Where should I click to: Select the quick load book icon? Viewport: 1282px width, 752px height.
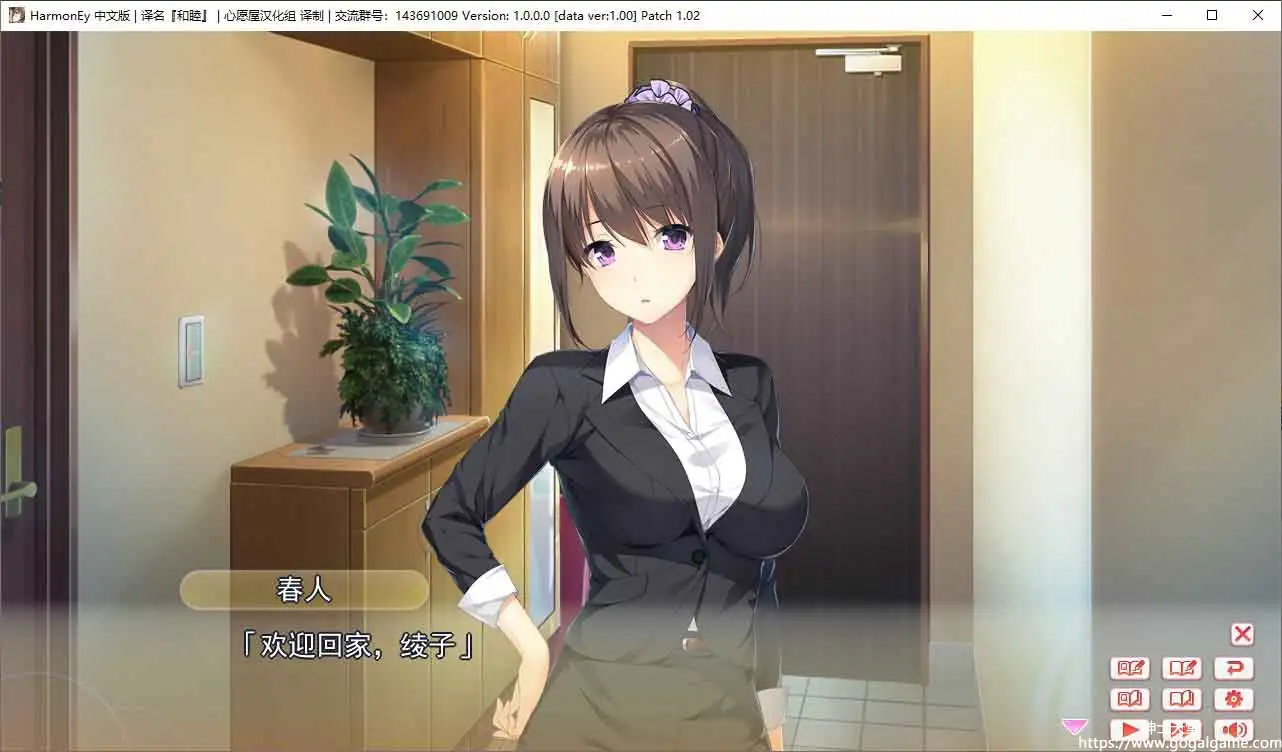(x=1129, y=699)
